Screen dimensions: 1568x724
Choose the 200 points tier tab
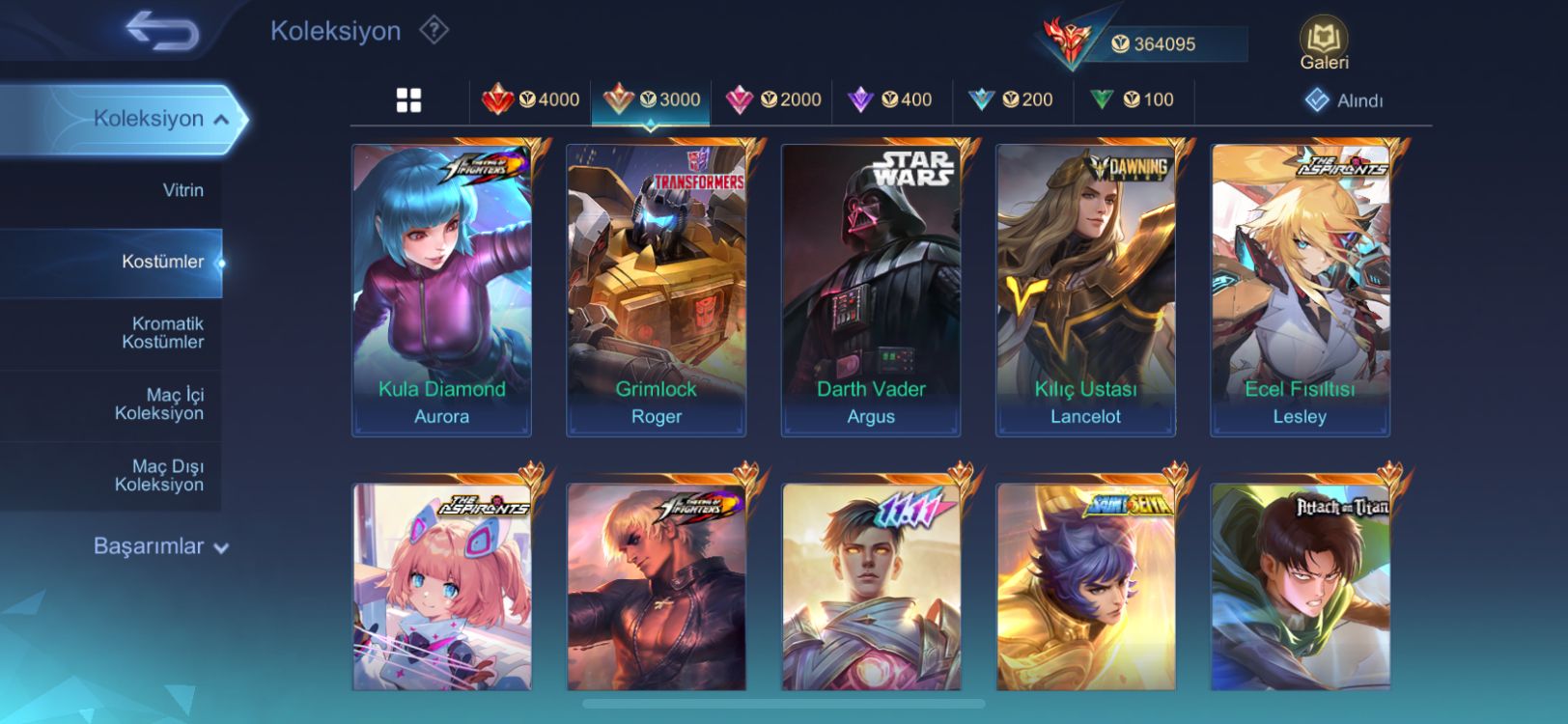(x=1011, y=99)
